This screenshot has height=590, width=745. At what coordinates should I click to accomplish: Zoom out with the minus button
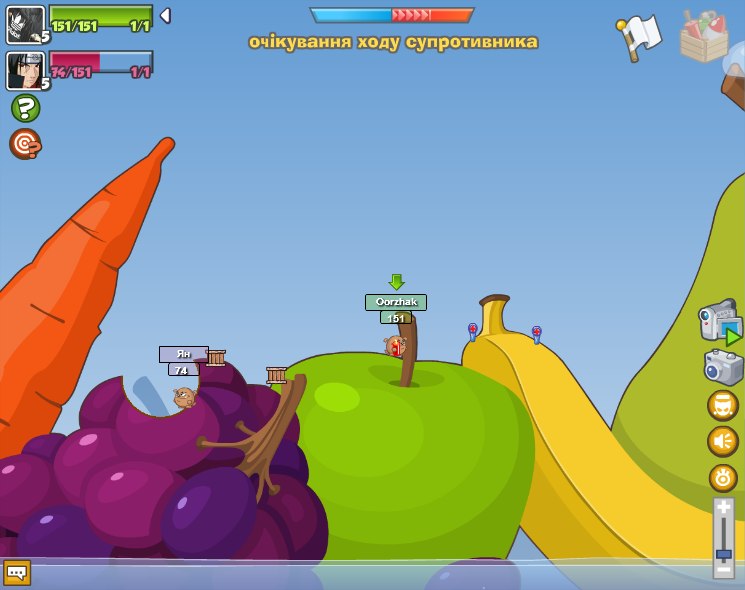point(723,567)
